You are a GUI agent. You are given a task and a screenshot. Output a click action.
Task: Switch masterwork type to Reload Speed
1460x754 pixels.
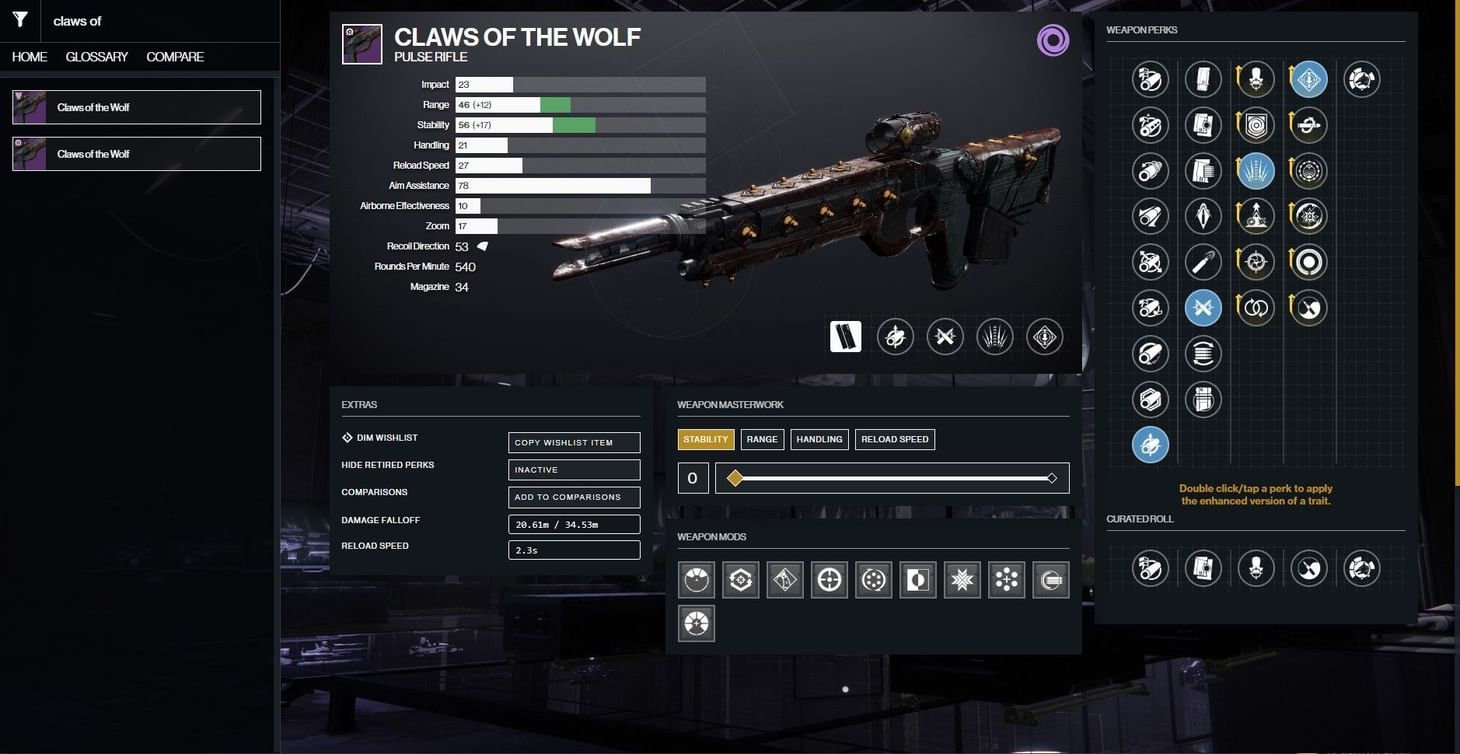coord(894,438)
